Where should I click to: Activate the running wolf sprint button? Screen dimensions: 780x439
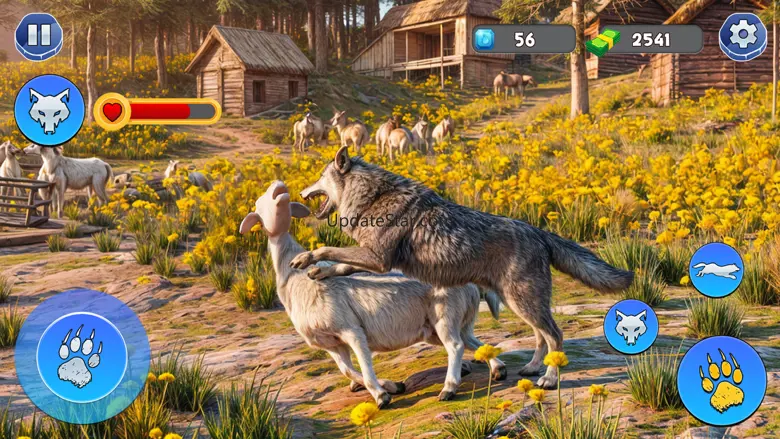point(716,270)
